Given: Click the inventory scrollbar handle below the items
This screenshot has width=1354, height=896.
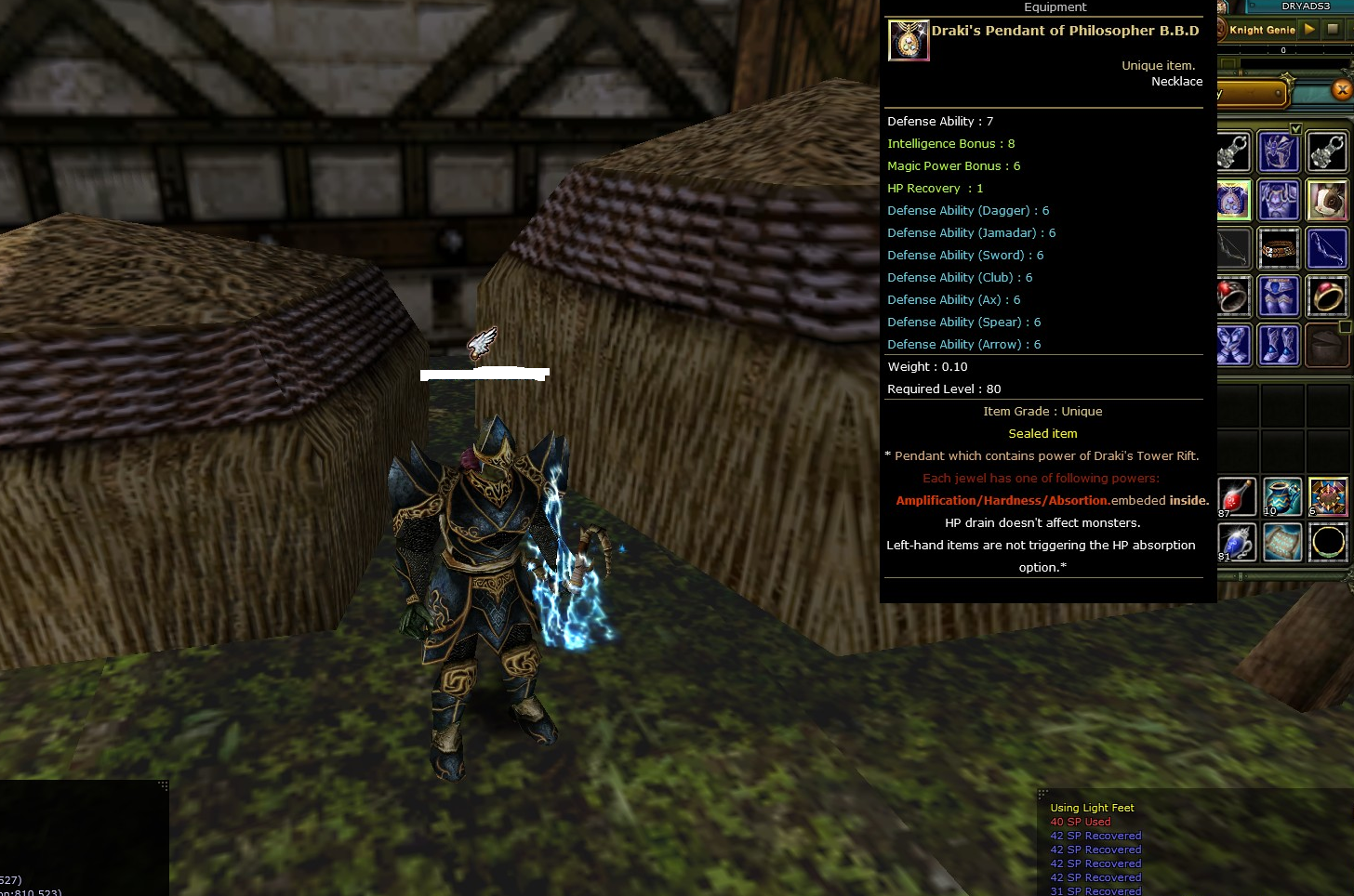Looking at the screenshot, I should tap(1241, 574).
